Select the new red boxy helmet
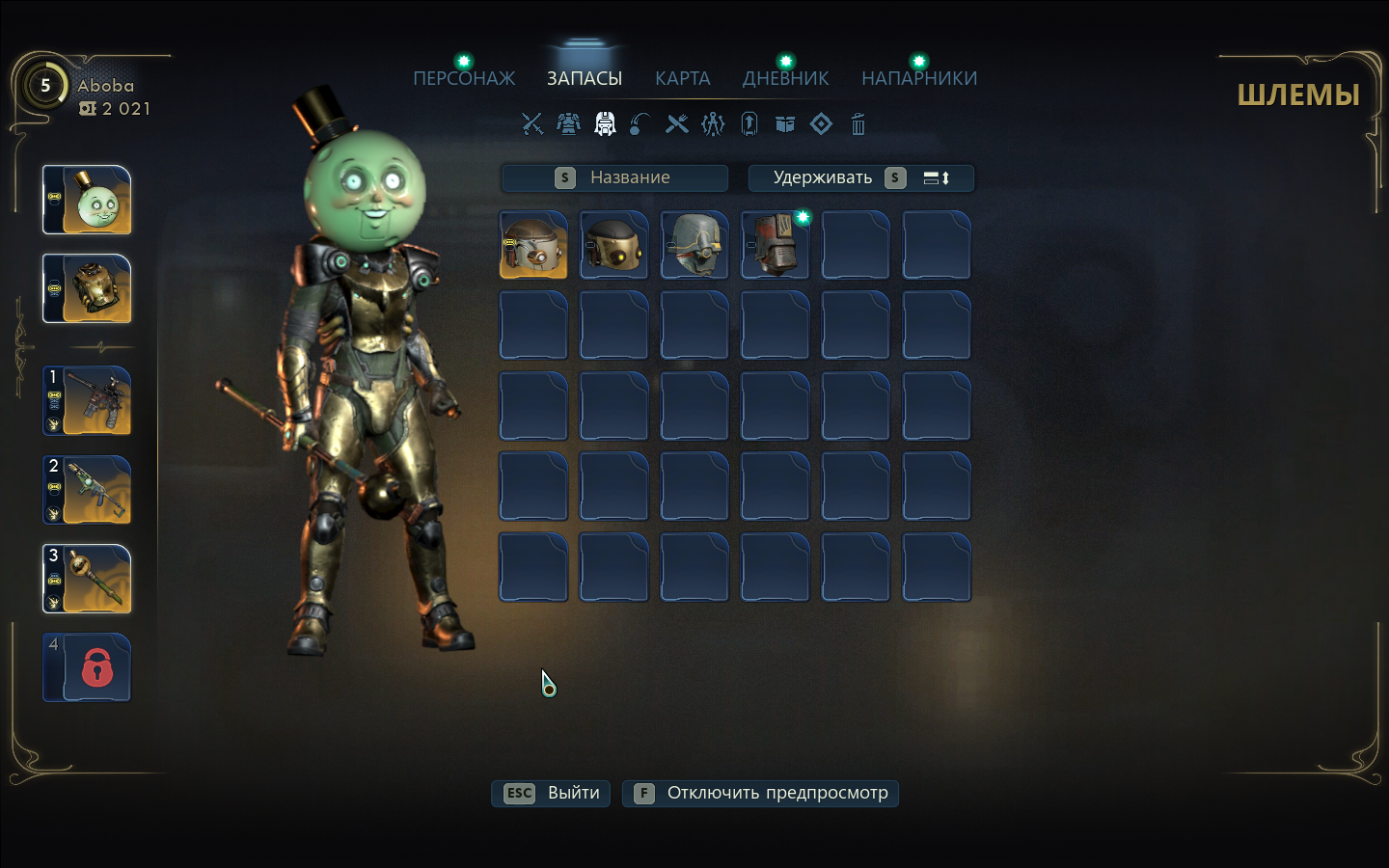The image size is (1389, 868). [775, 245]
